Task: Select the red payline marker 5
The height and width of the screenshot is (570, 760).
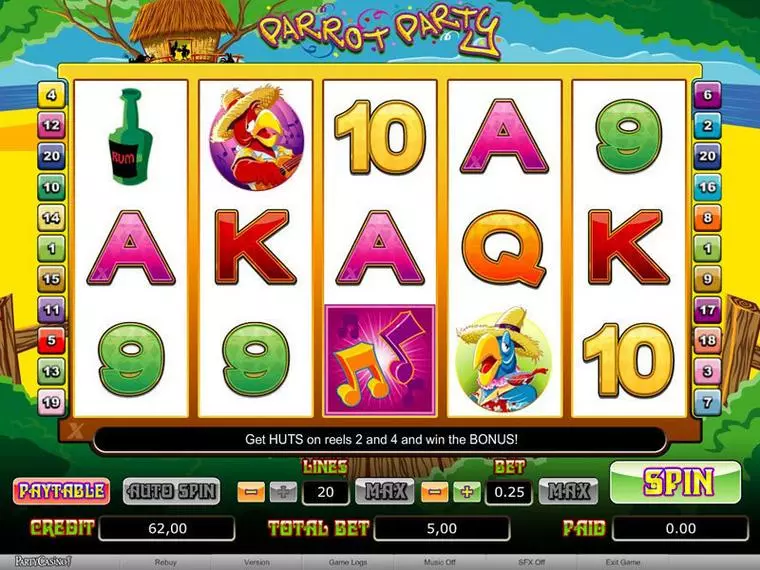Action: pyautogui.click(x=51, y=341)
